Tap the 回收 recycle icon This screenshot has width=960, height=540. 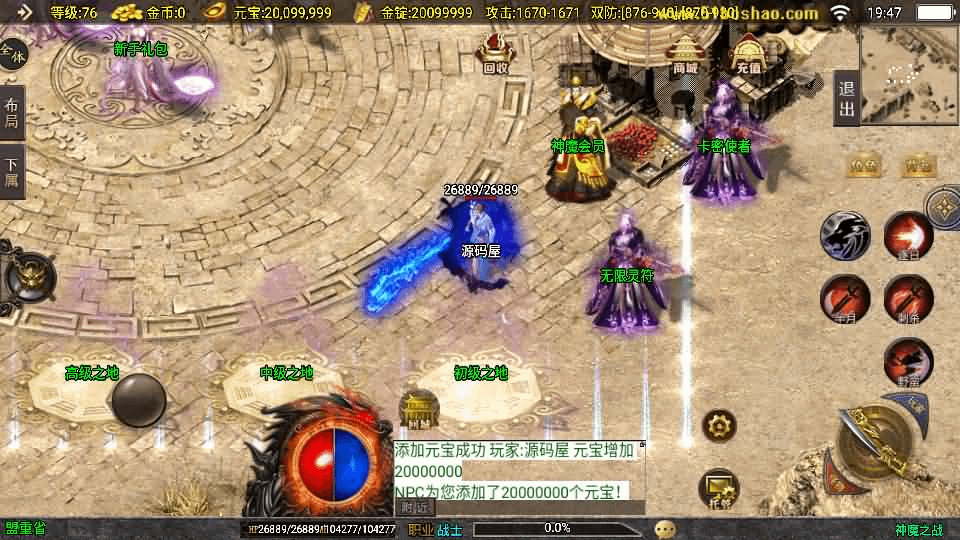click(495, 54)
